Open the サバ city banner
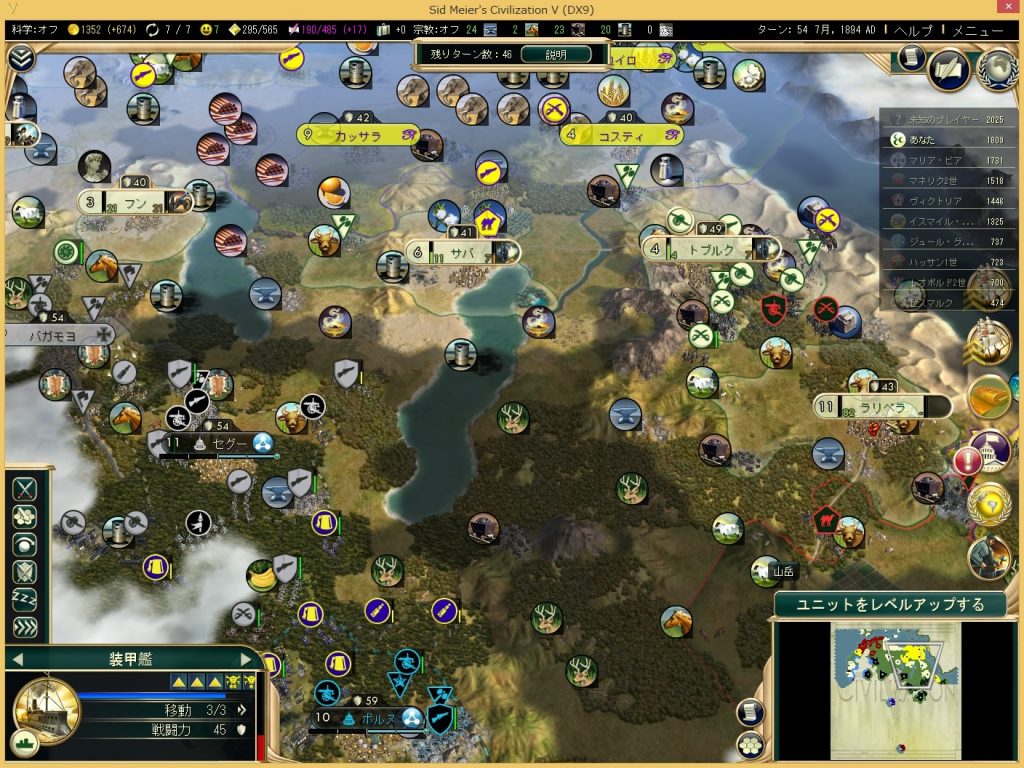The height and width of the screenshot is (768, 1024). pos(463,252)
